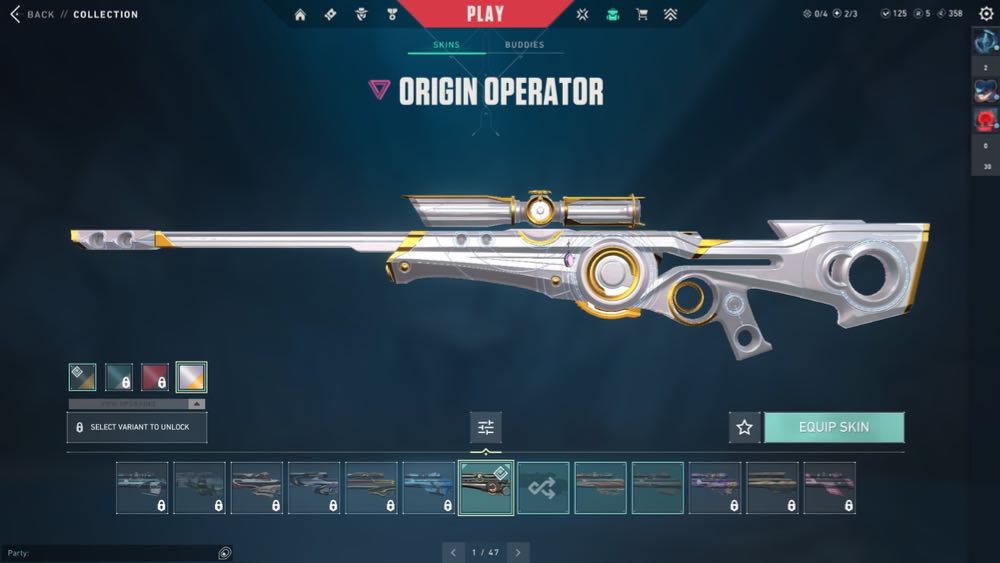
Task: Switch to the Buddies tab
Action: point(524,45)
